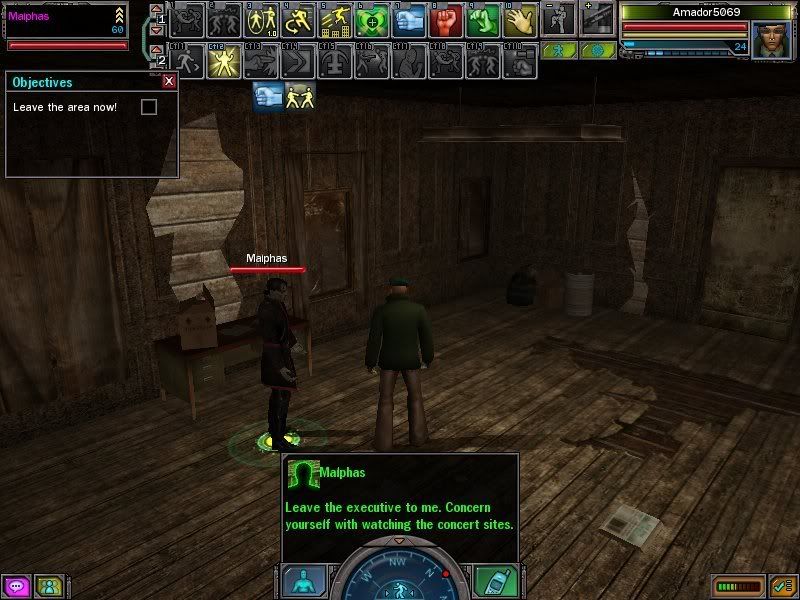
Task: Tick the 'Leave the area now!' objective checkbox
Action: 149,107
